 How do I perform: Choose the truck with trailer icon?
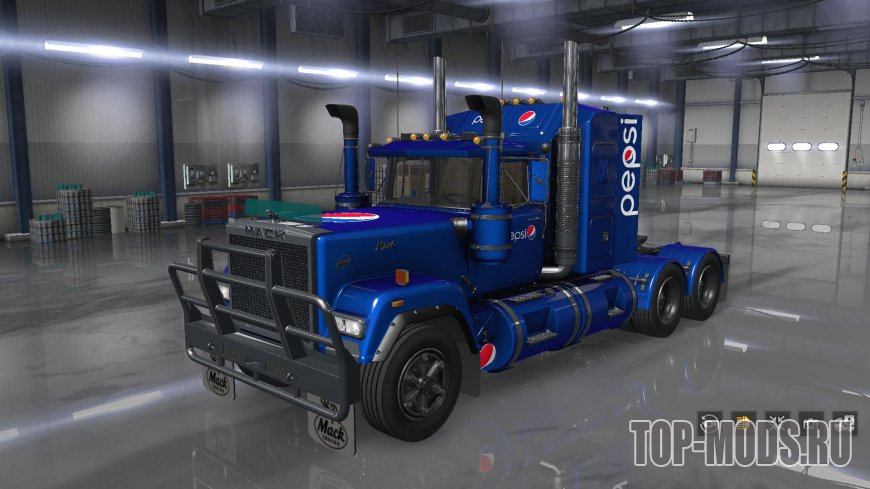tap(845, 421)
